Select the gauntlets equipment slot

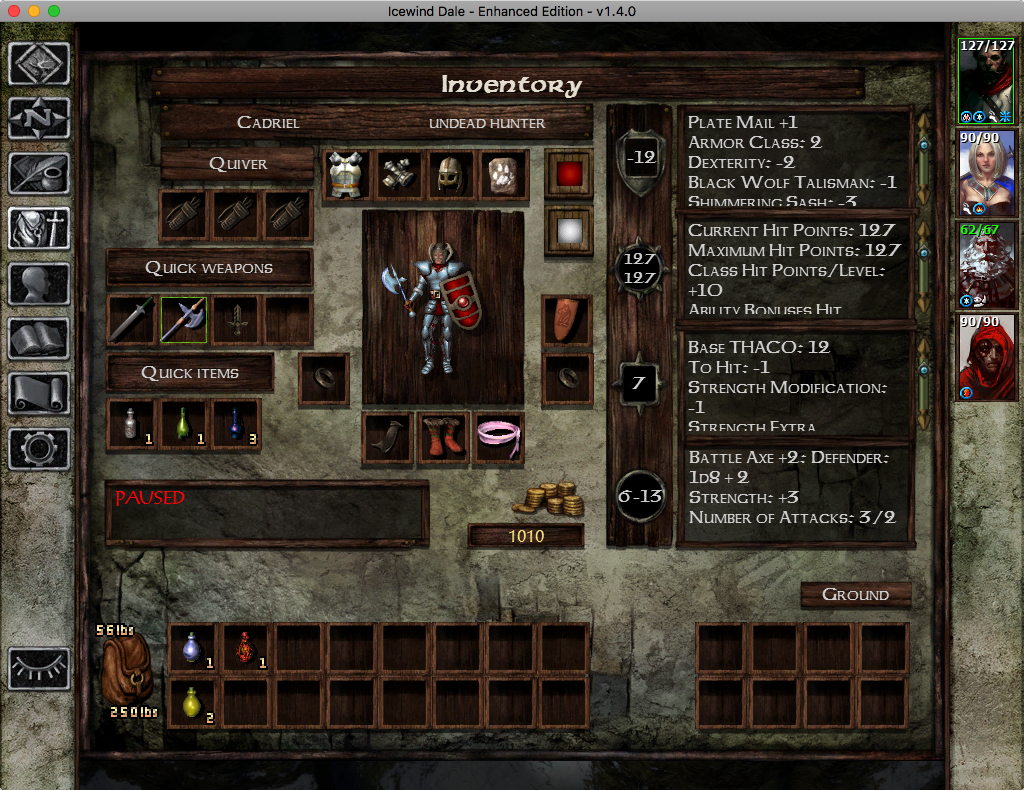[x=401, y=175]
